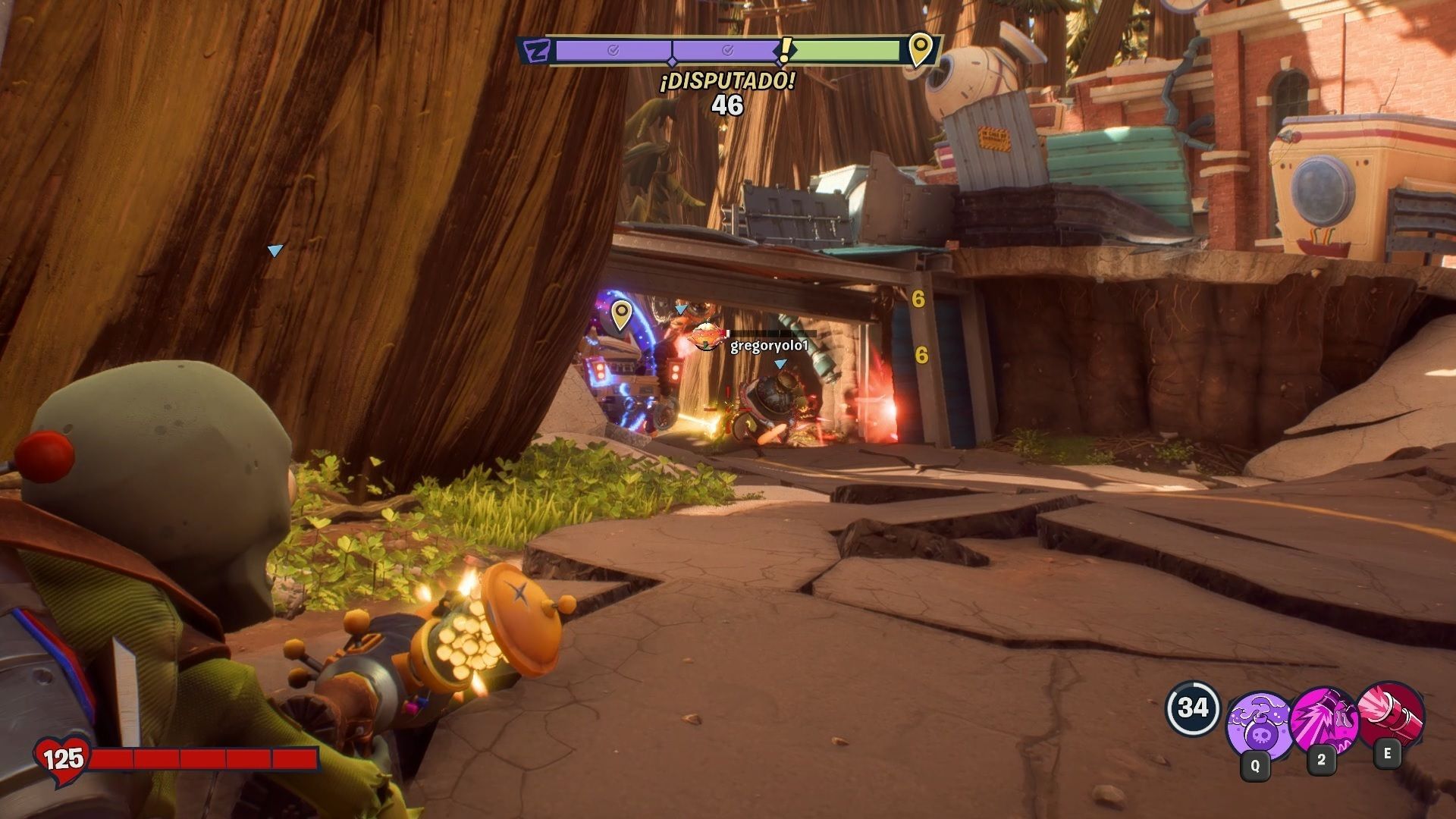Trigger the red cannon blast ability
The height and width of the screenshot is (819, 1456).
point(1392,715)
